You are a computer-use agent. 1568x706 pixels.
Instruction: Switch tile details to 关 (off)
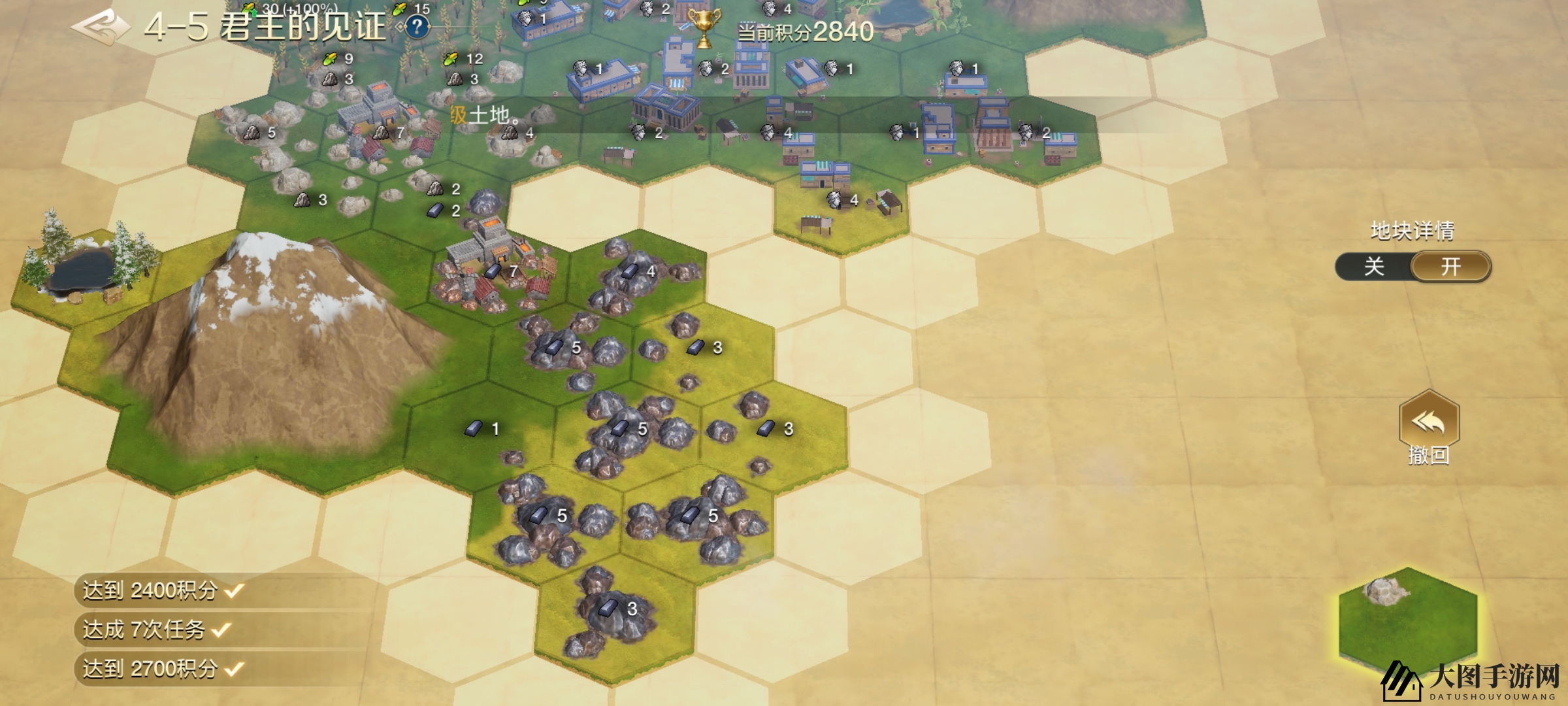click(x=1374, y=267)
